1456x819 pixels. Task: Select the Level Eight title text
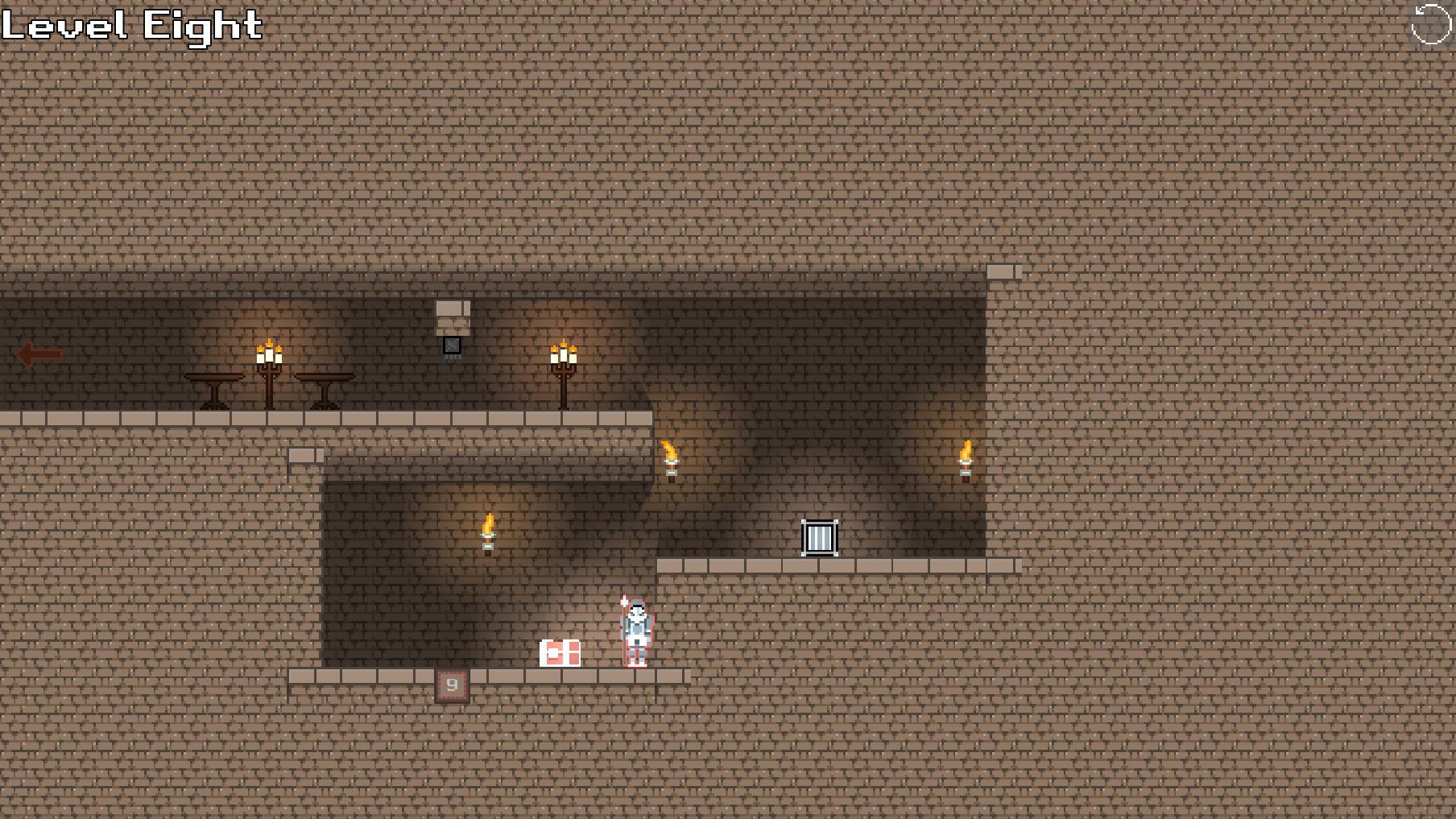(129, 26)
